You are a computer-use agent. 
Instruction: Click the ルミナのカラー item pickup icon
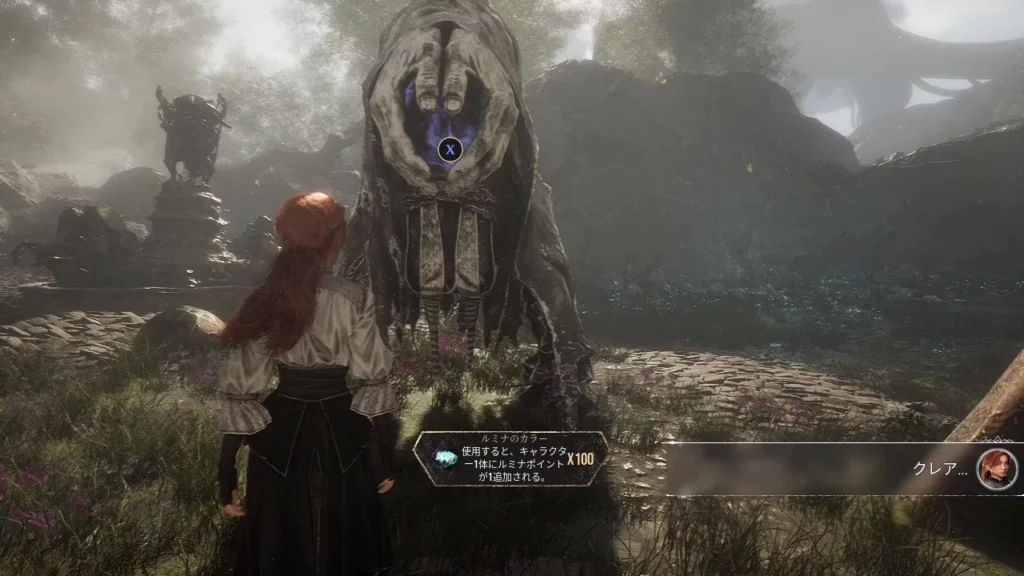(x=445, y=460)
